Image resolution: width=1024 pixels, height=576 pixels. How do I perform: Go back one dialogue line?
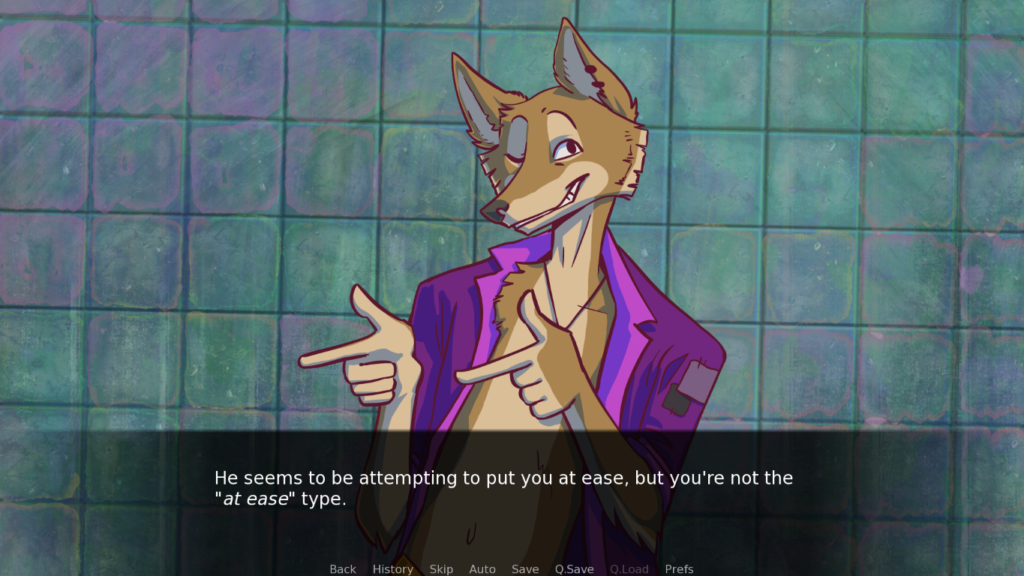[x=343, y=569]
